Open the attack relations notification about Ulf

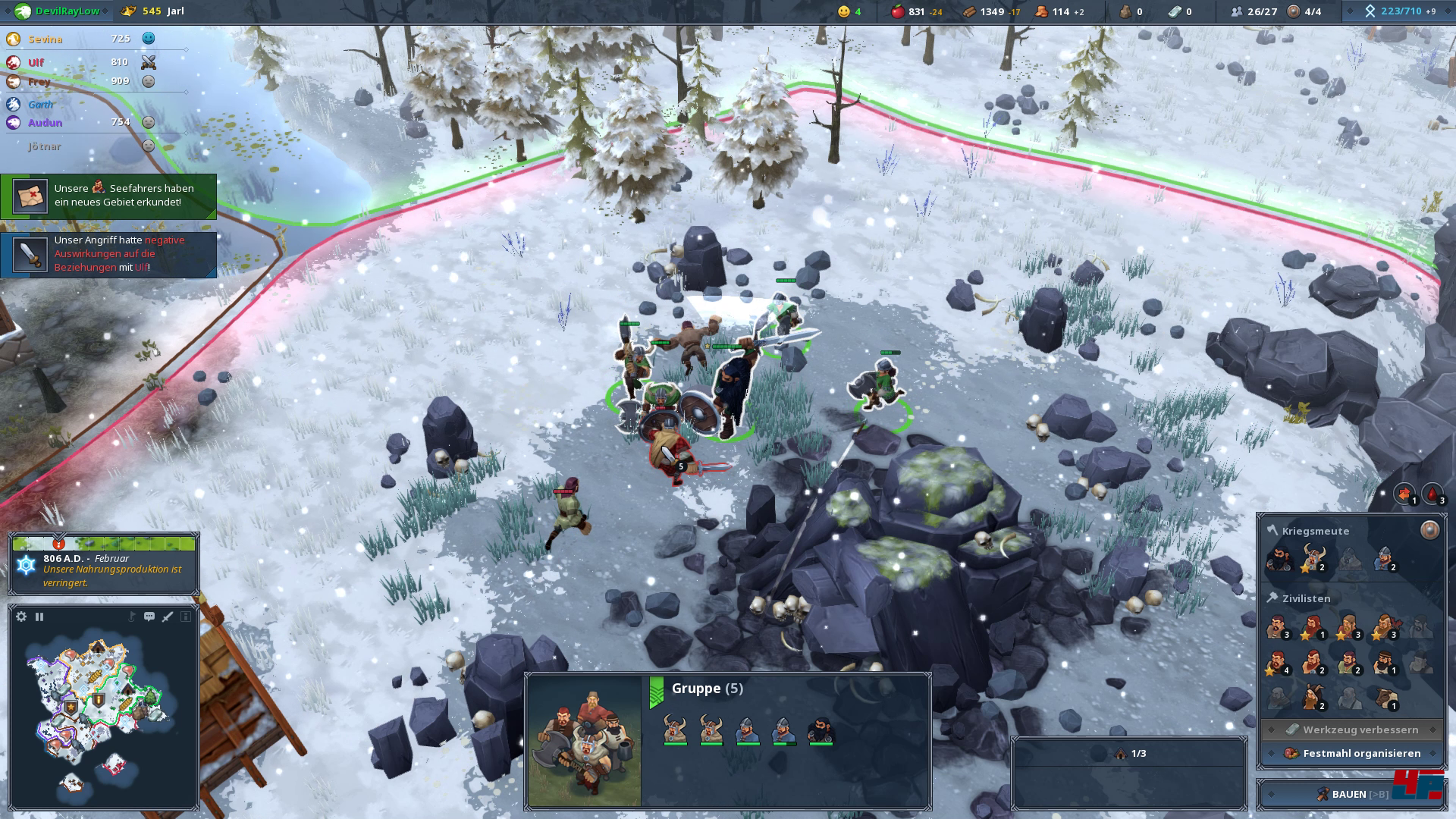tap(108, 254)
